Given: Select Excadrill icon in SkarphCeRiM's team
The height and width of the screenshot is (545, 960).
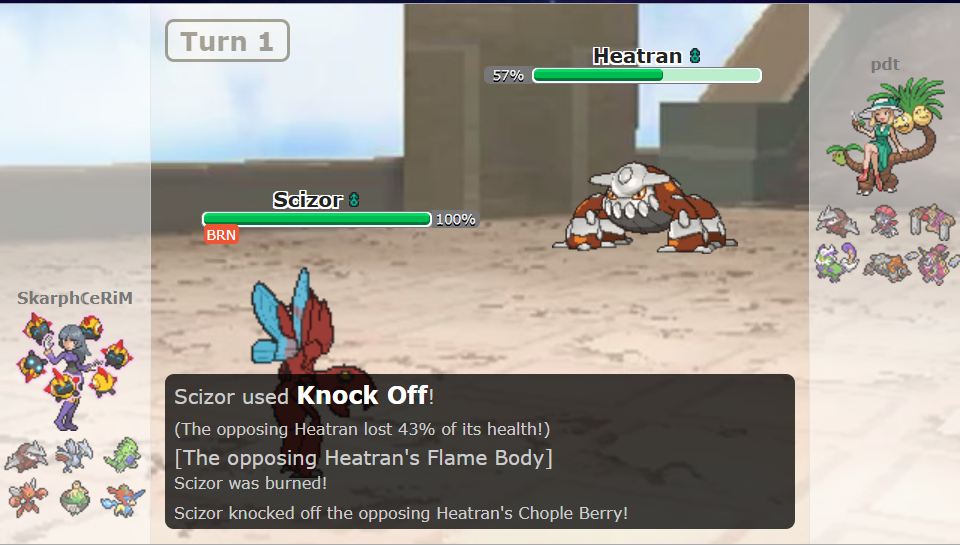Looking at the screenshot, I should click(26, 457).
